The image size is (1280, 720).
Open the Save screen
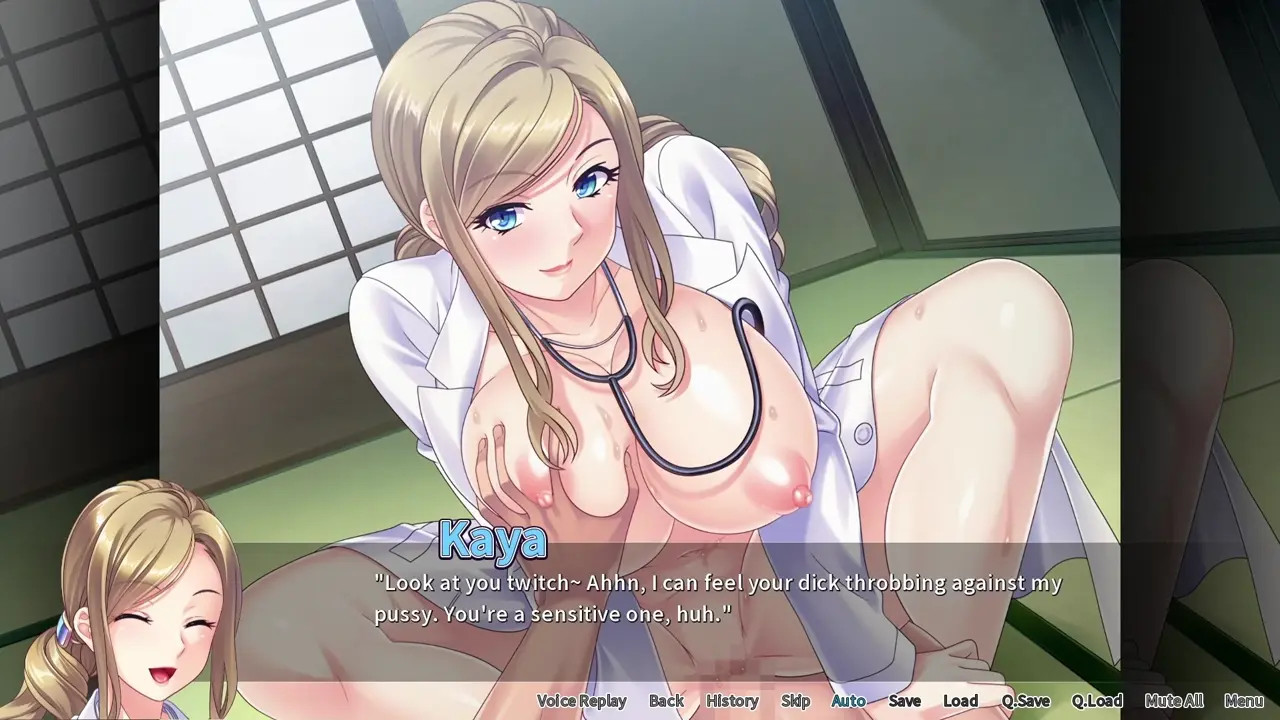pyautogui.click(x=905, y=701)
